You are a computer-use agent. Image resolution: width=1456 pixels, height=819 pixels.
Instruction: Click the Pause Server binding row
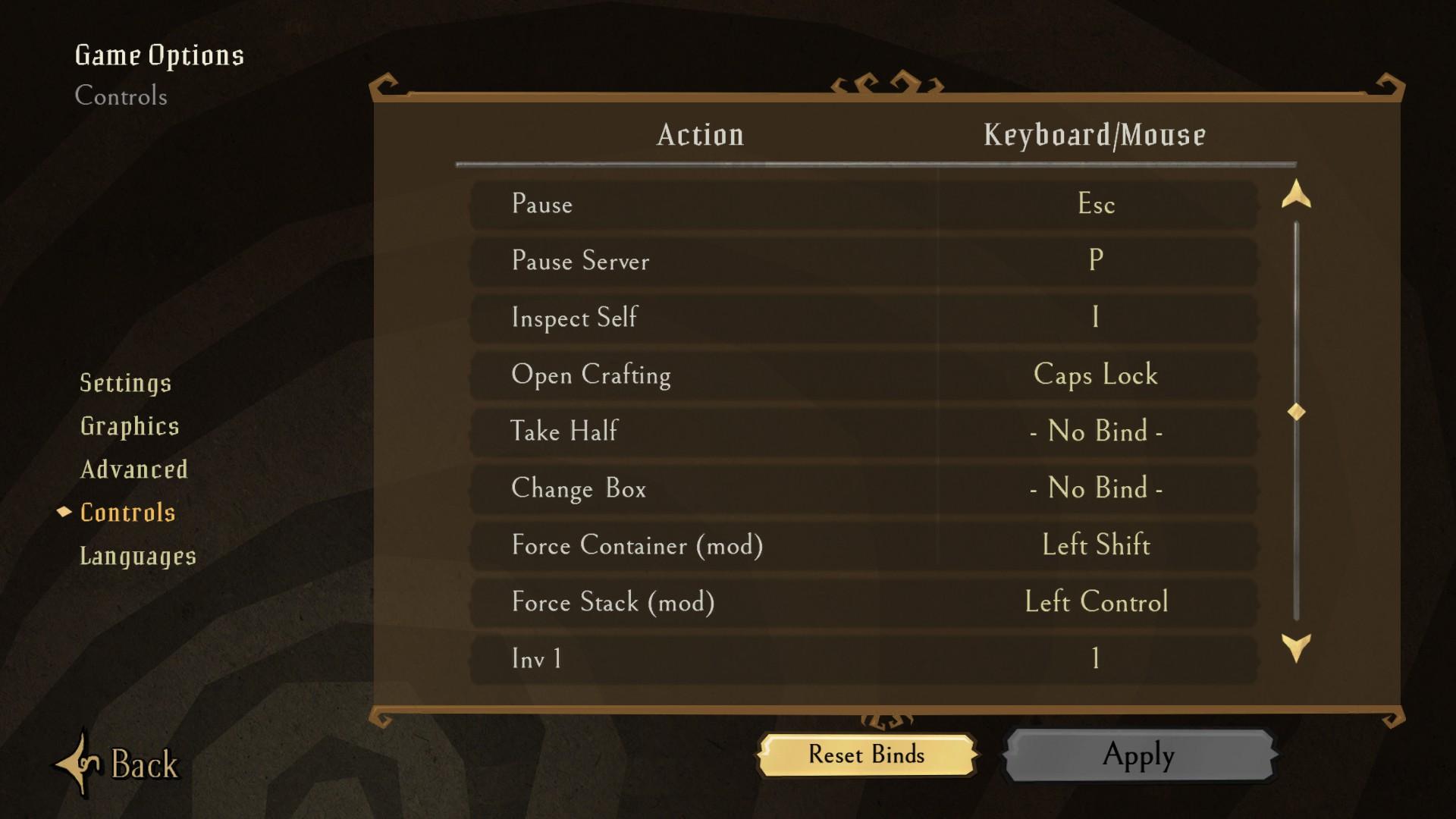pyautogui.click(x=1095, y=261)
